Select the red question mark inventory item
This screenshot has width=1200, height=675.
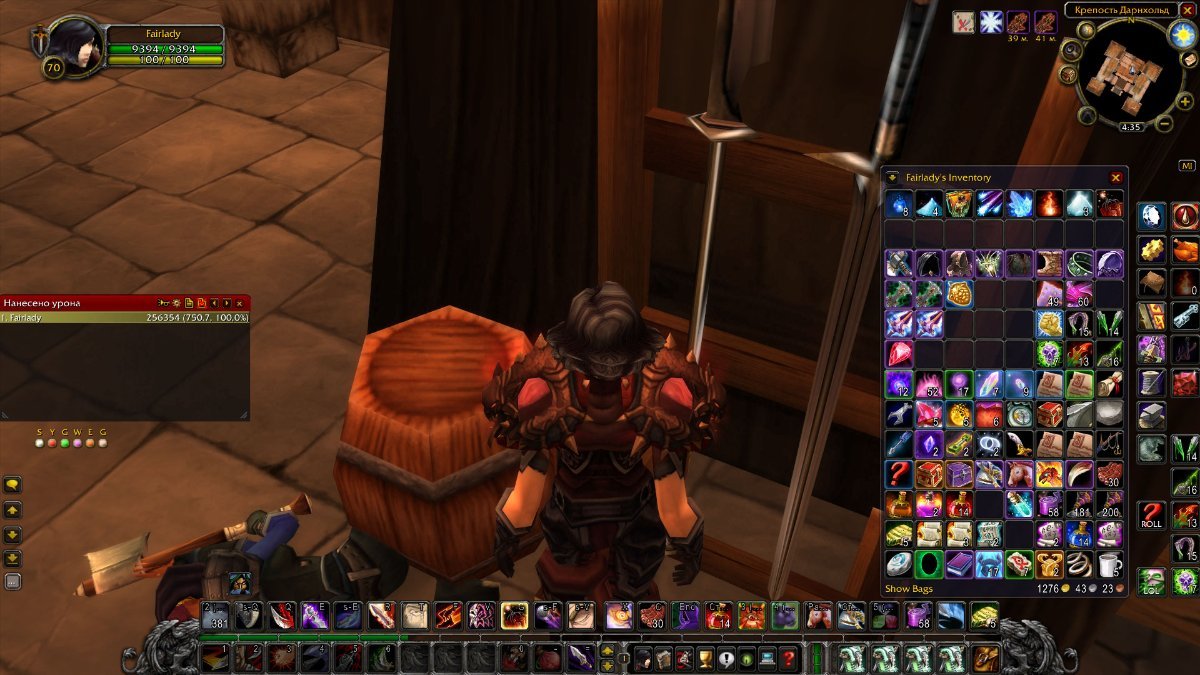coord(898,474)
